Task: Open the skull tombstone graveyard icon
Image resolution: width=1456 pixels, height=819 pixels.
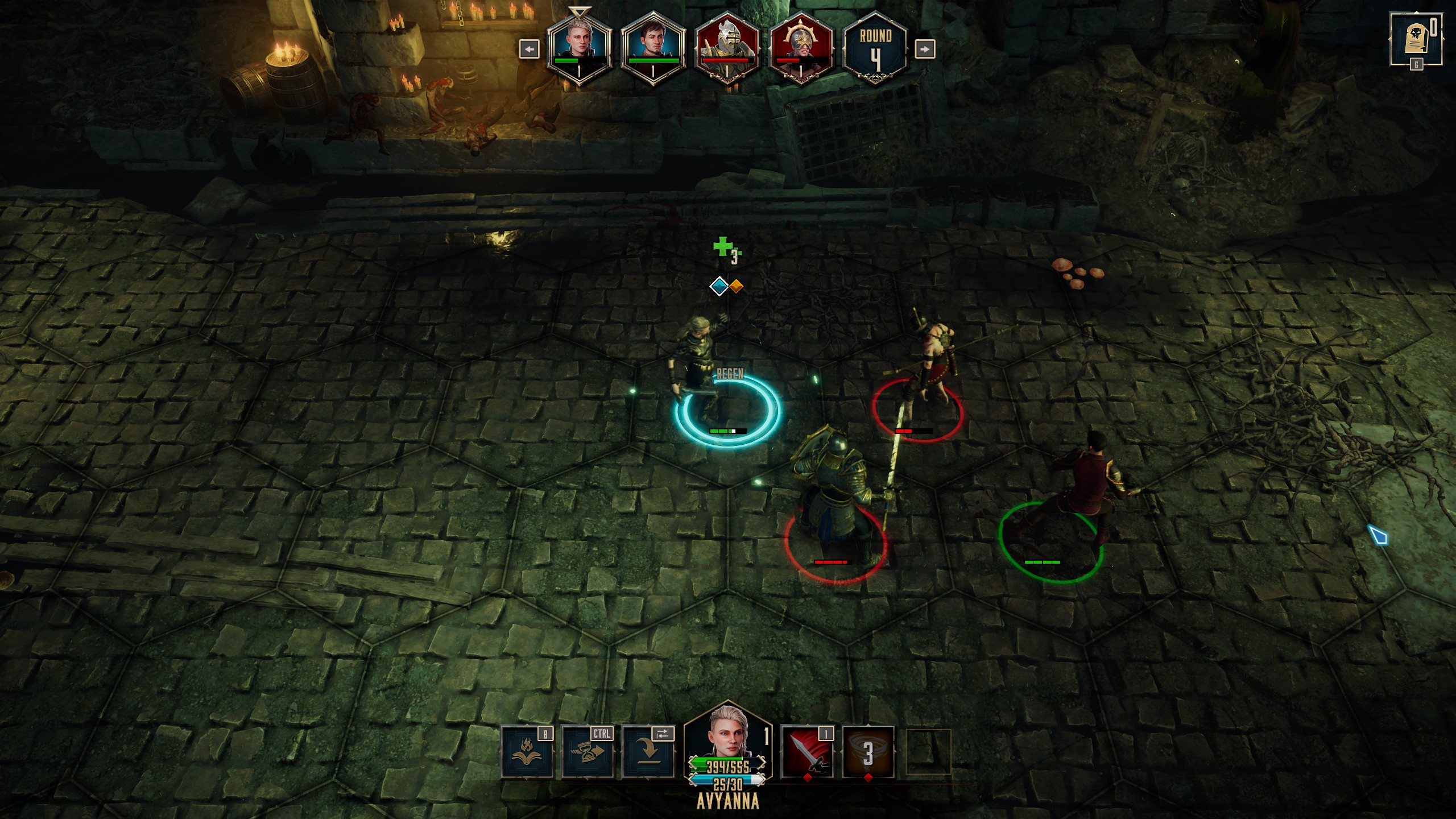Action: (1416, 40)
